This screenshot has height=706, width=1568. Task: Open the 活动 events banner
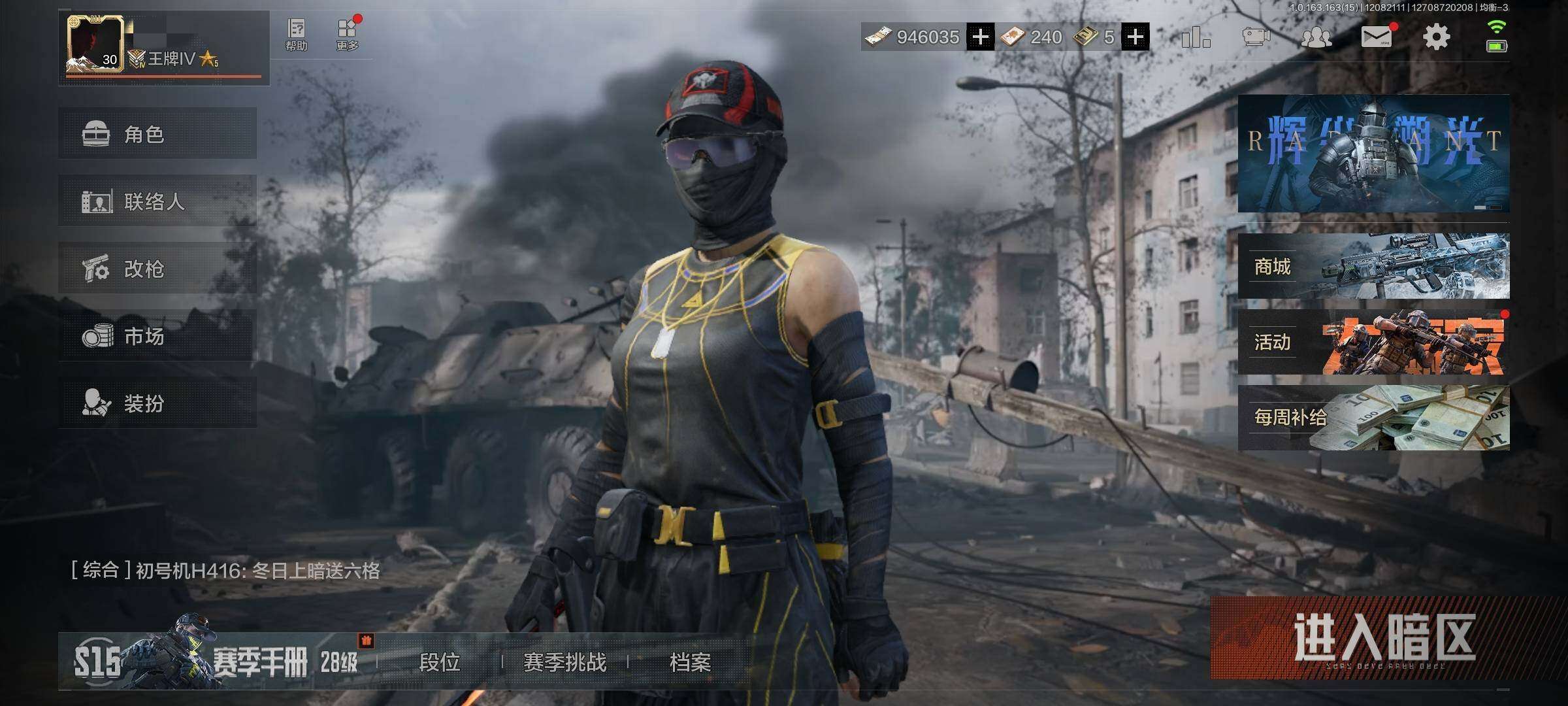[1373, 342]
